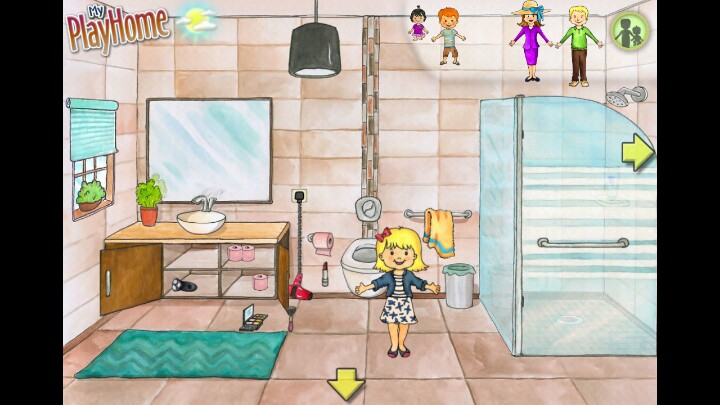Go to the next room with the right arrow

[x=637, y=152]
